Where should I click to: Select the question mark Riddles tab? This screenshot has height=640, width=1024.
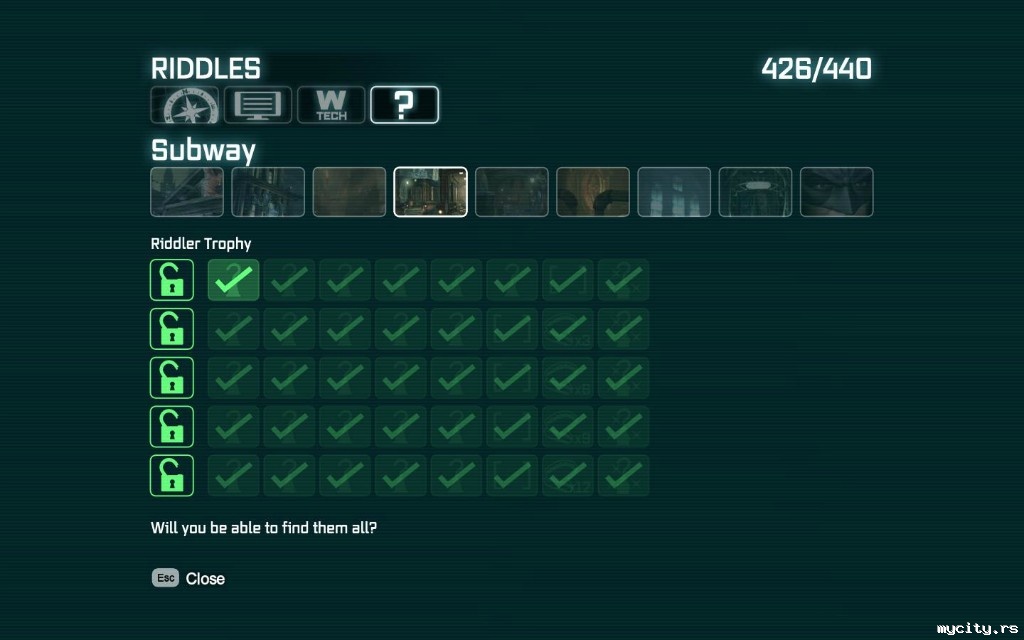click(x=404, y=105)
